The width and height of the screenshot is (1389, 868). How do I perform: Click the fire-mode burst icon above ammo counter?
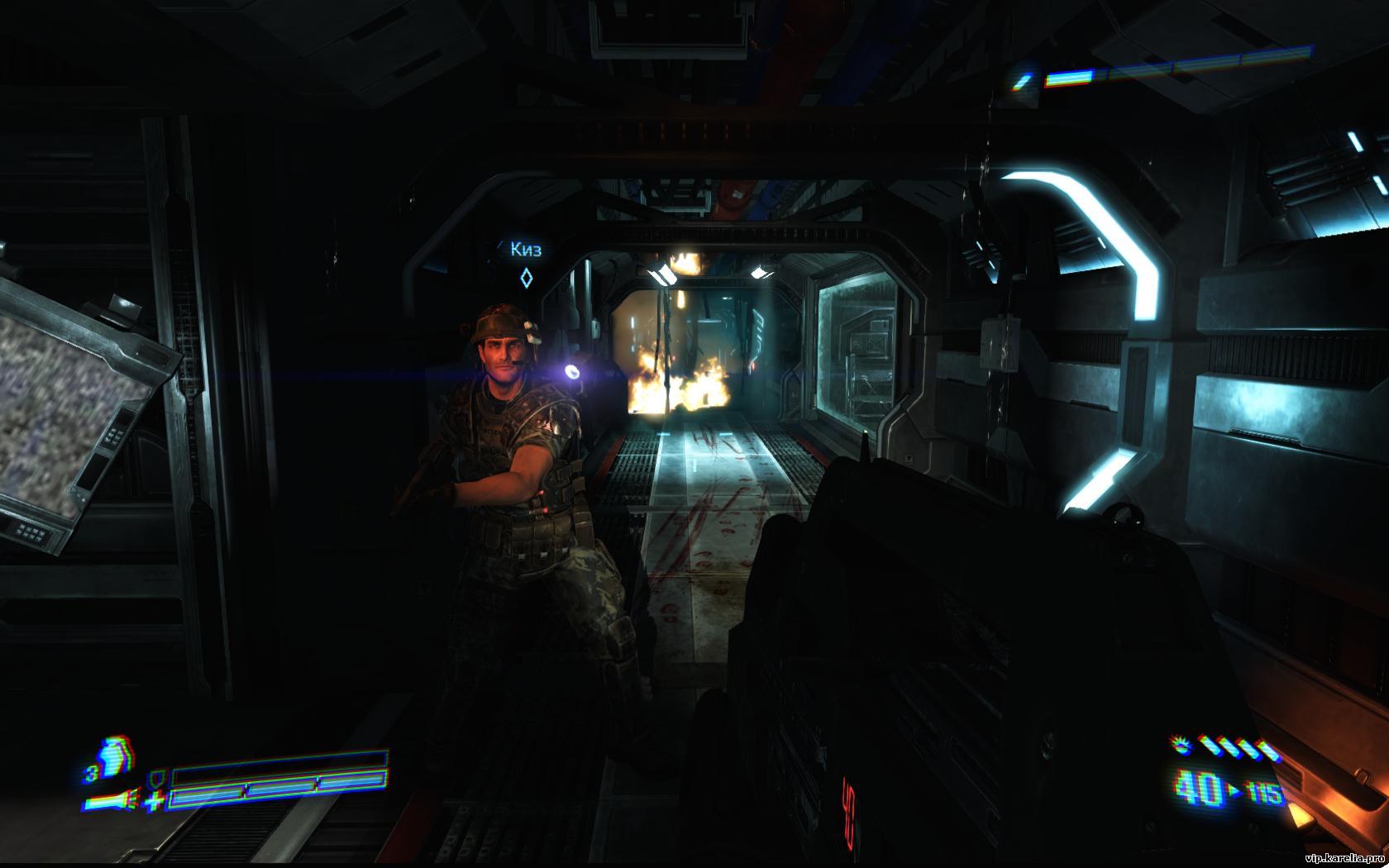point(1179,746)
